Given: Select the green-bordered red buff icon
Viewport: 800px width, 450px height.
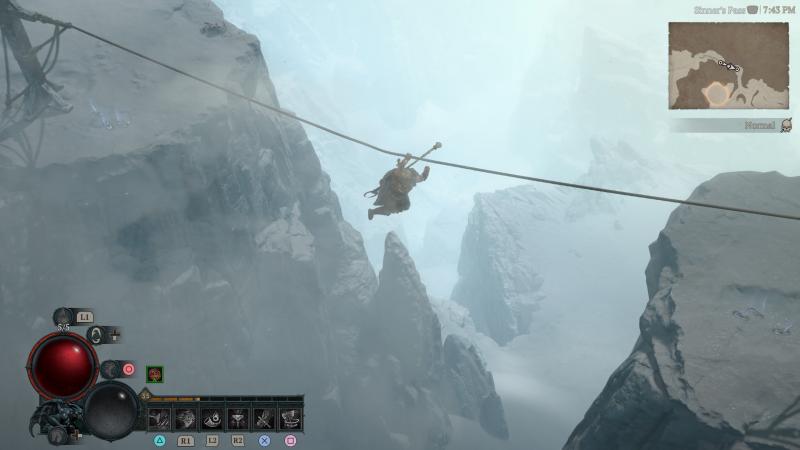Looking at the screenshot, I should (155, 373).
